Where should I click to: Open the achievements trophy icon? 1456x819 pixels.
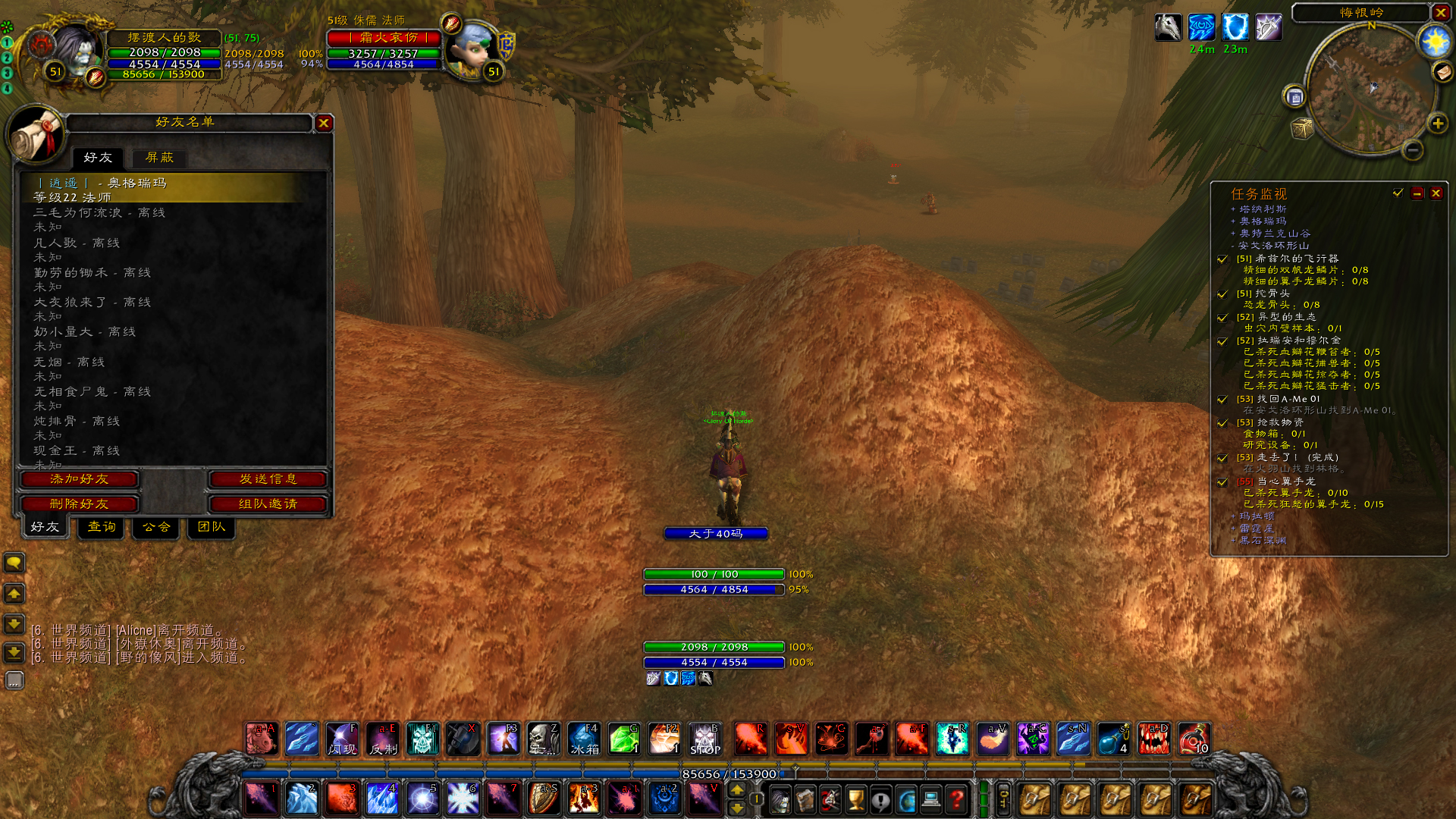856,798
